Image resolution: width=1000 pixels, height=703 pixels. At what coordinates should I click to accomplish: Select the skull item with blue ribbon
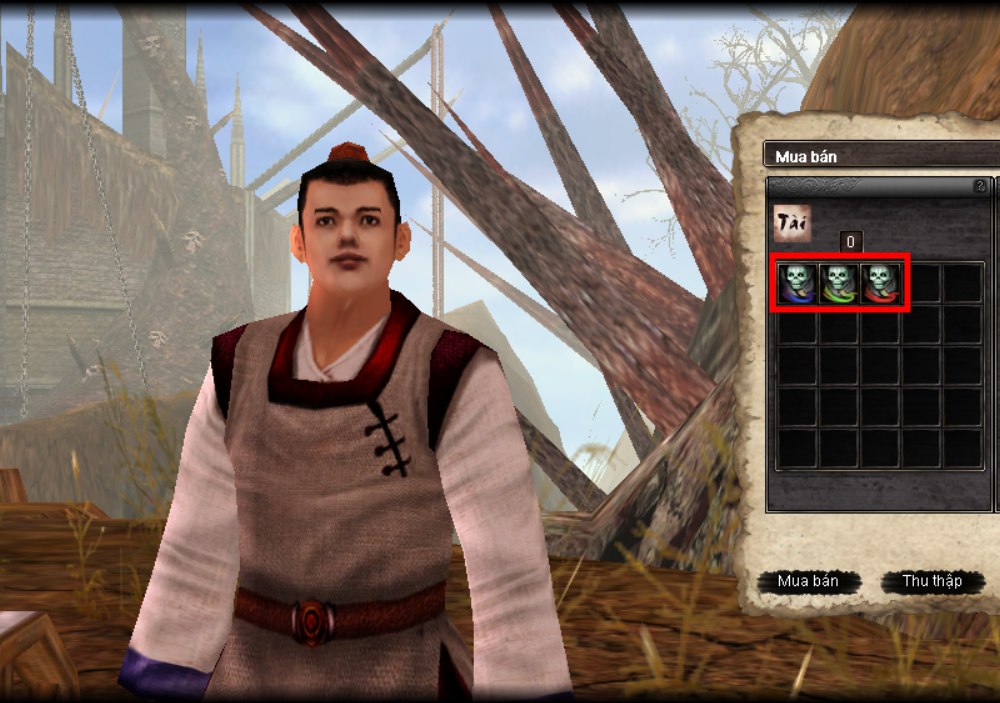point(797,283)
